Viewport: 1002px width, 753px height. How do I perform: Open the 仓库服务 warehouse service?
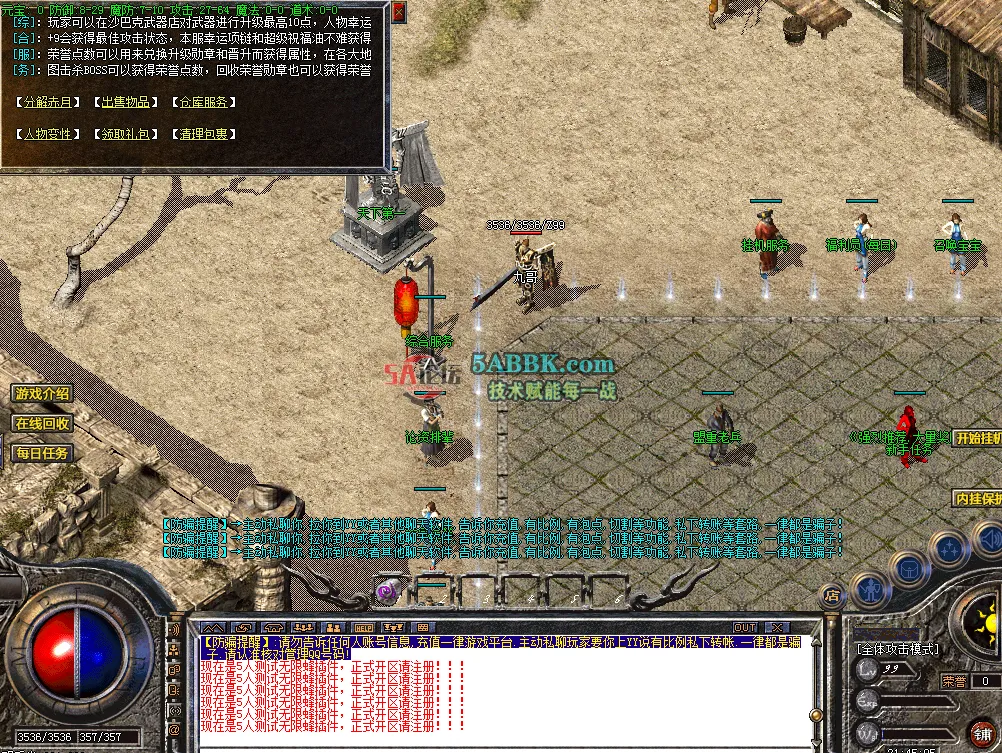pos(203,102)
